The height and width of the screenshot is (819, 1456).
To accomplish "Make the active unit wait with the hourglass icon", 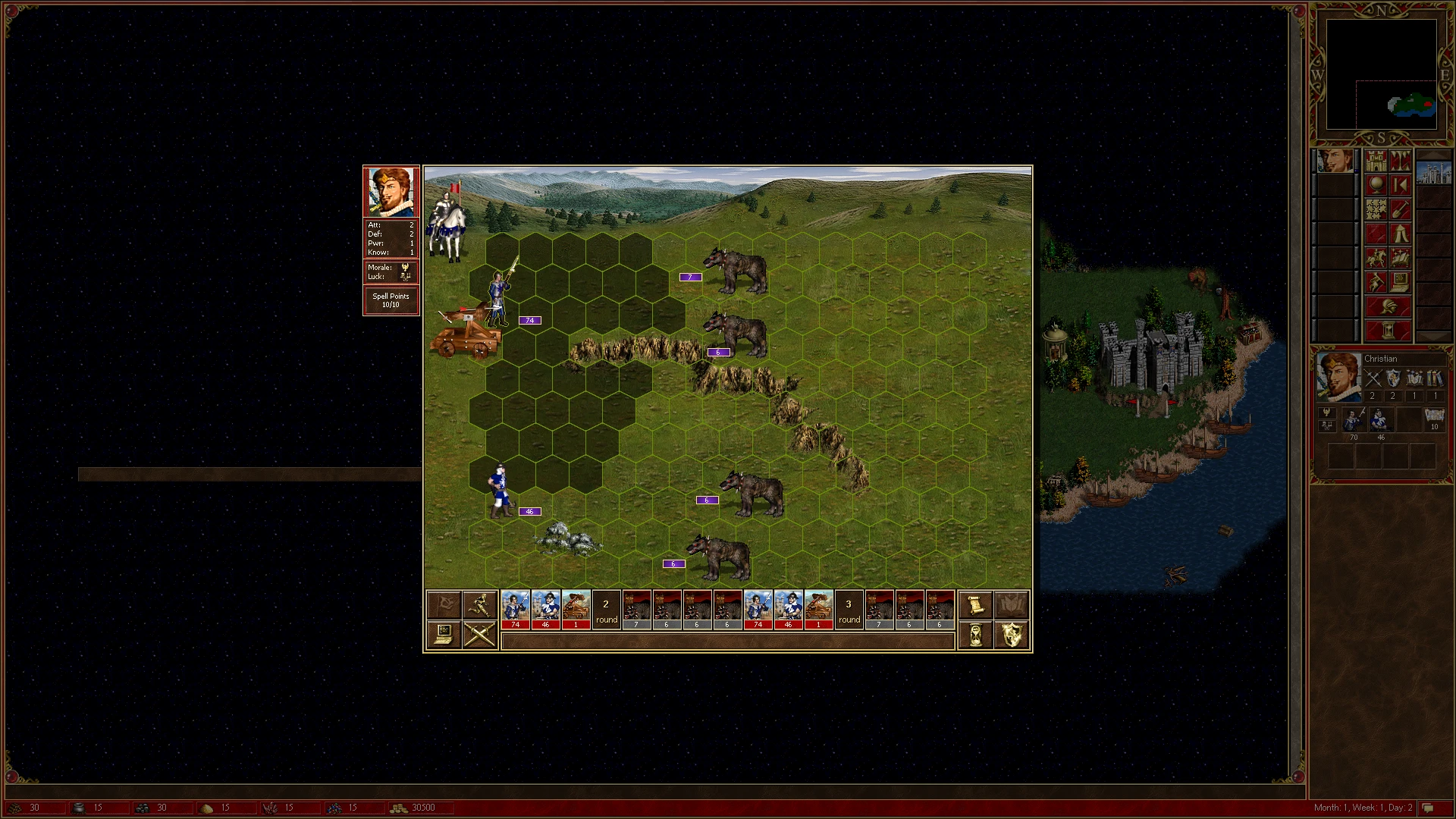I will click(975, 635).
